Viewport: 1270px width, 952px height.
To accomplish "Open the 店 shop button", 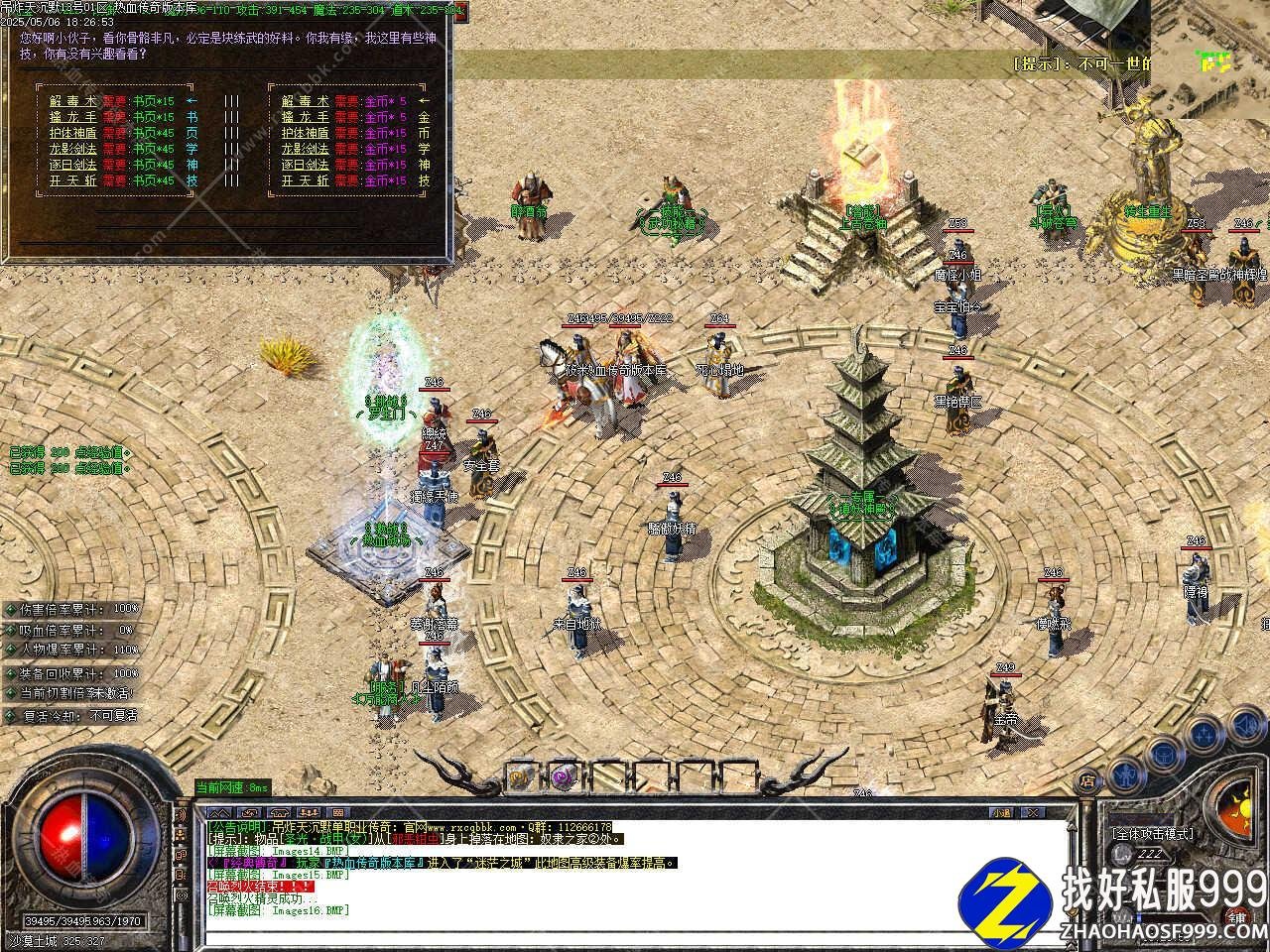I will pyautogui.click(x=1088, y=778).
